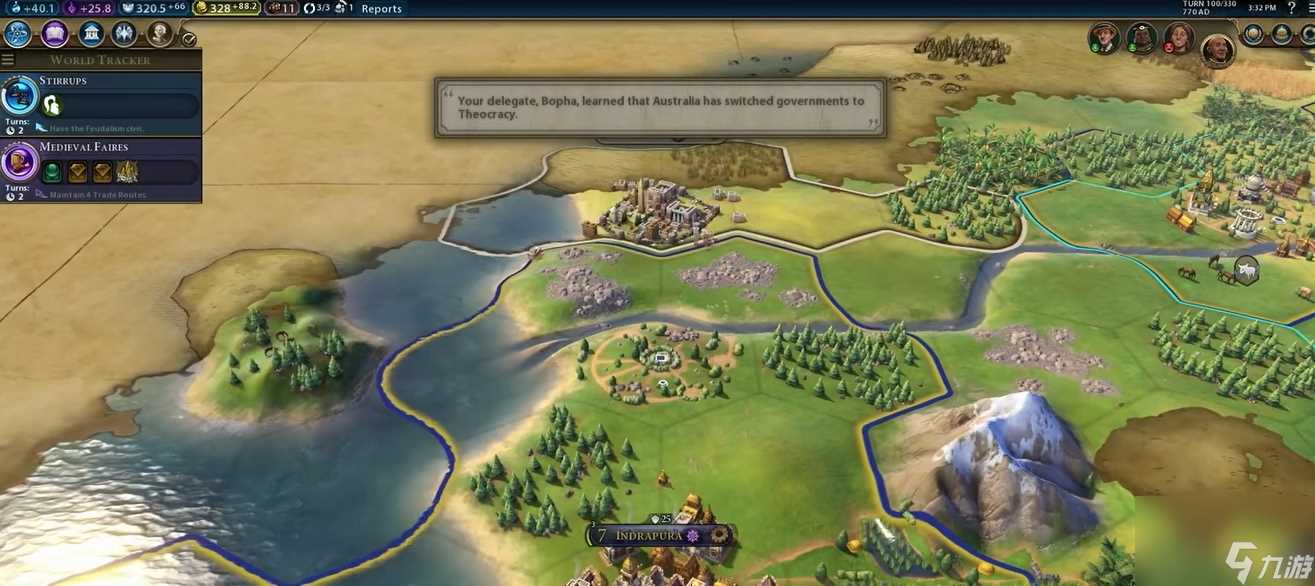The height and width of the screenshot is (586, 1315).
Task: Open the Reports menu
Action: (x=381, y=9)
